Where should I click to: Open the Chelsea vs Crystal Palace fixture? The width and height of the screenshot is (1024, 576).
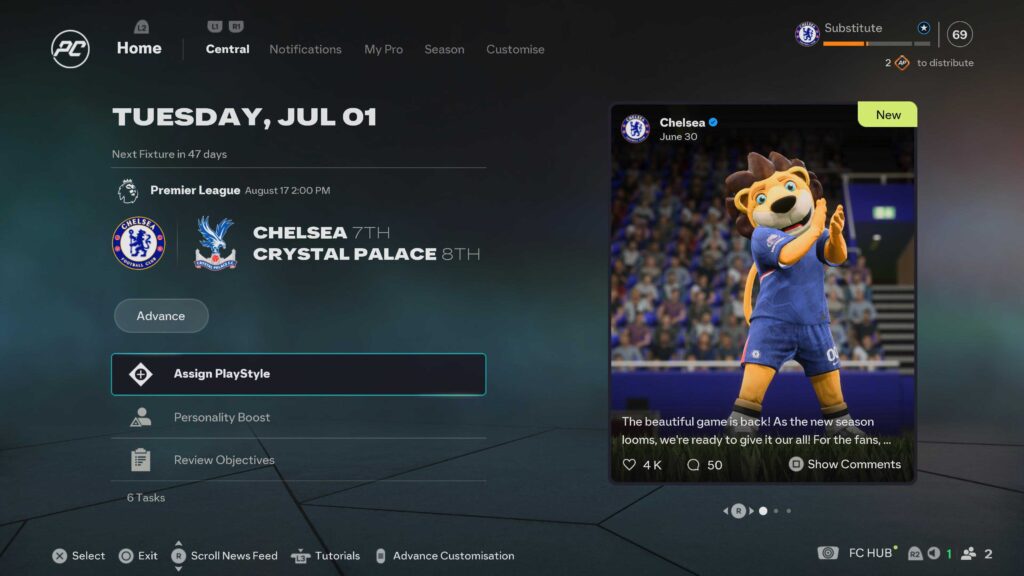click(297, 243)
